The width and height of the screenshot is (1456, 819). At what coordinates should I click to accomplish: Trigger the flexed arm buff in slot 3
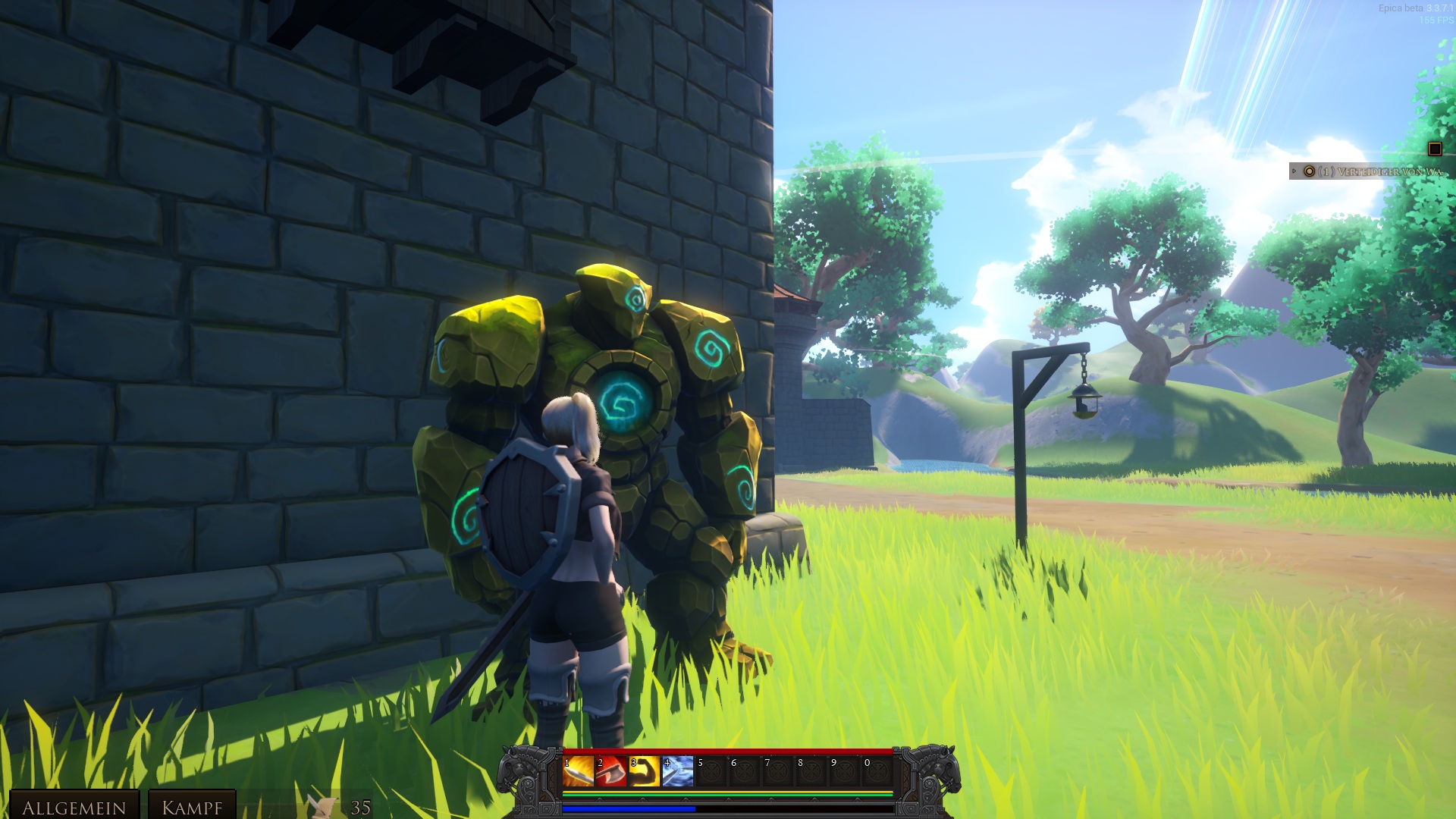[x=645, y=771]
